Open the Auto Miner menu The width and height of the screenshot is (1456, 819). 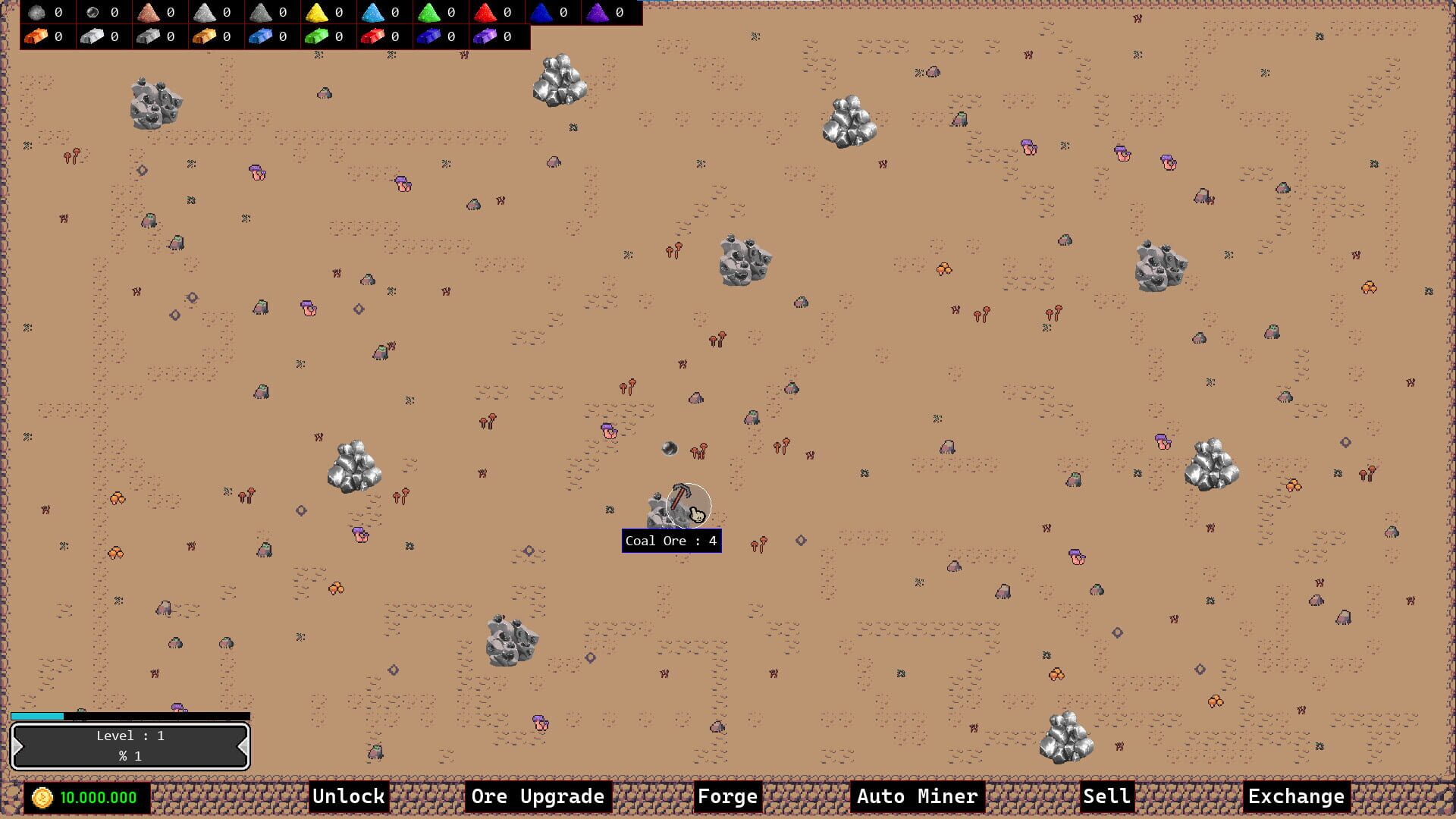pos(917,796)
